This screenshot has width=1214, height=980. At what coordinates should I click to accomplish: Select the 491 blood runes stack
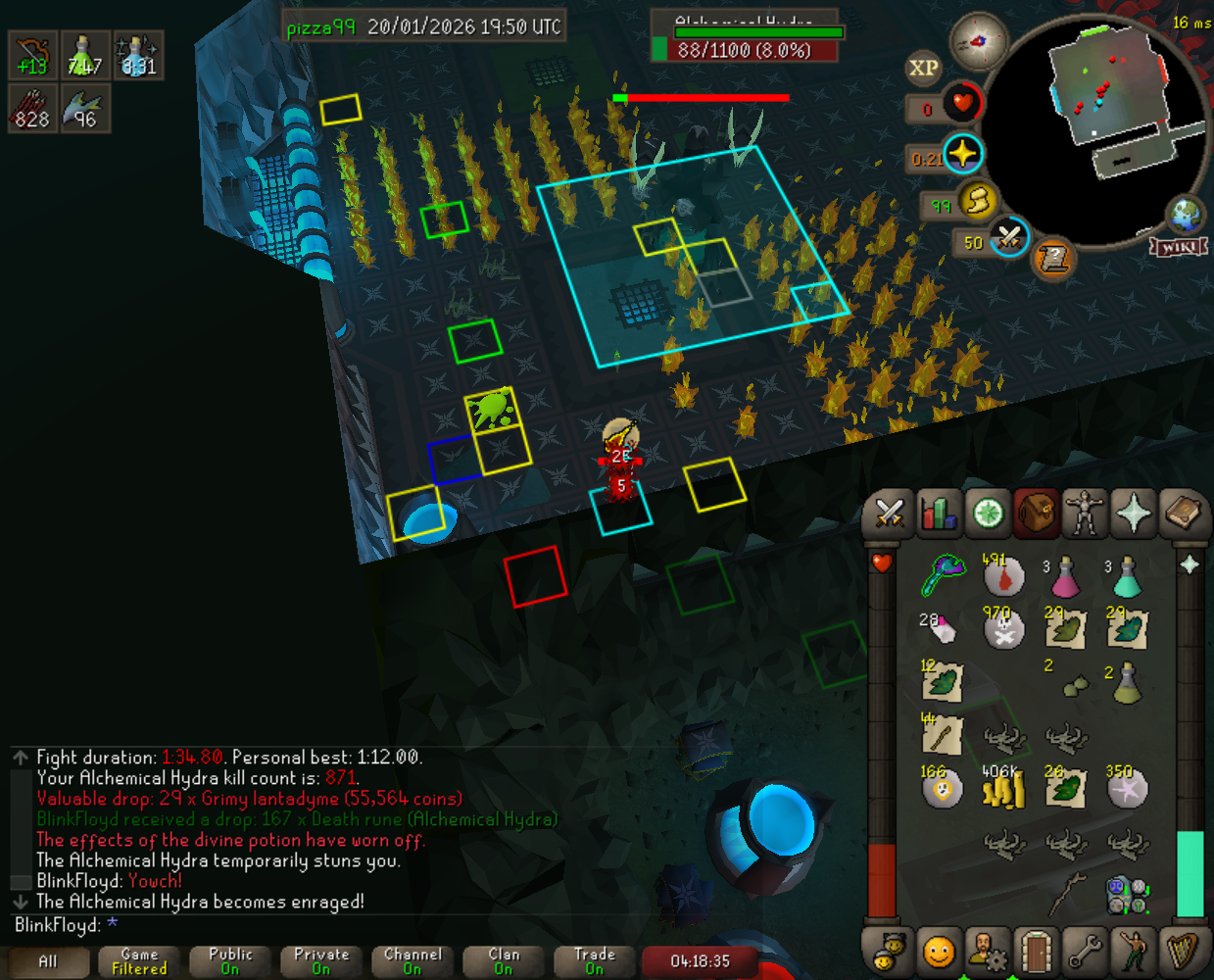click(1003, 577)
